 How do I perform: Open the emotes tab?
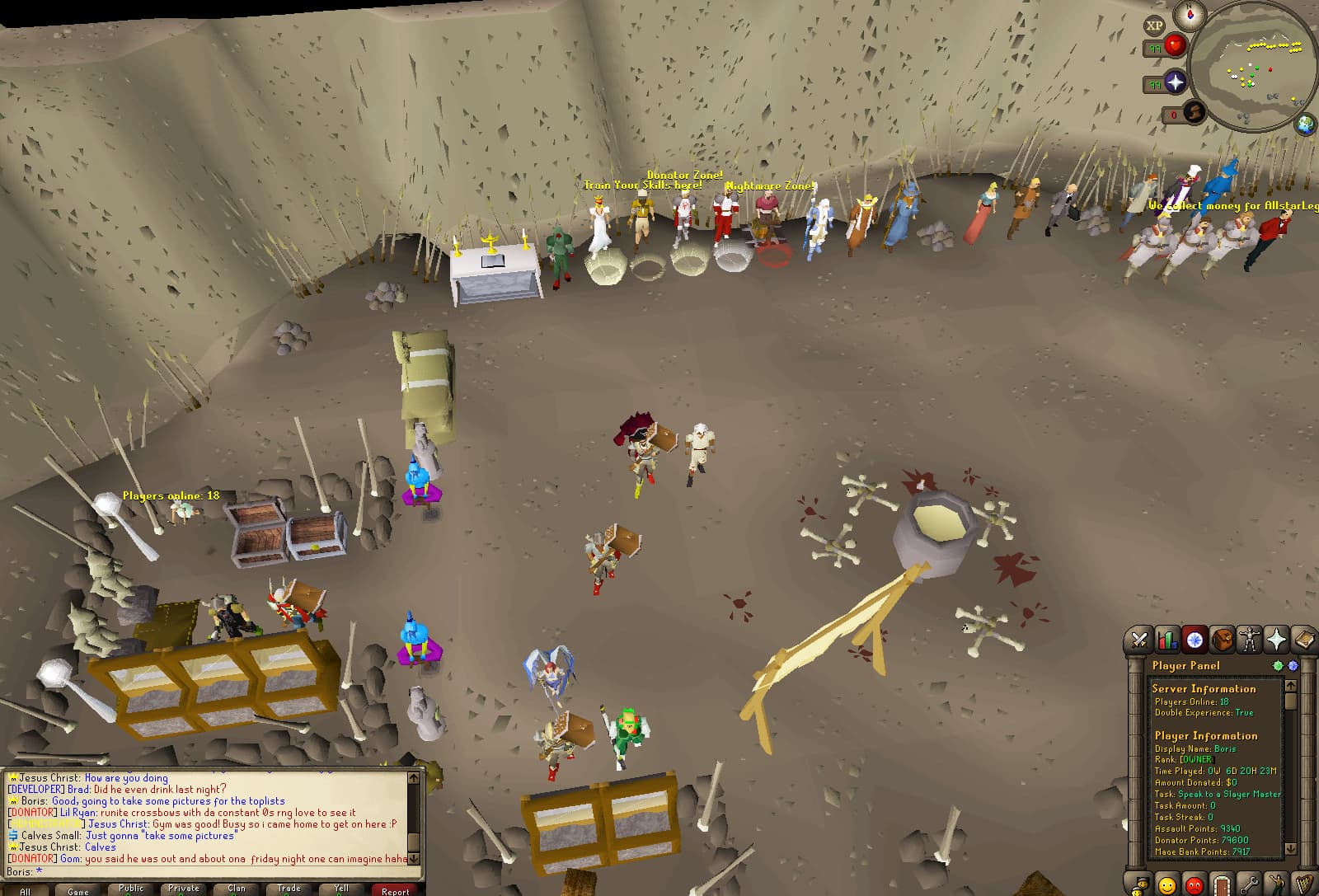[x=1276, y=884]
